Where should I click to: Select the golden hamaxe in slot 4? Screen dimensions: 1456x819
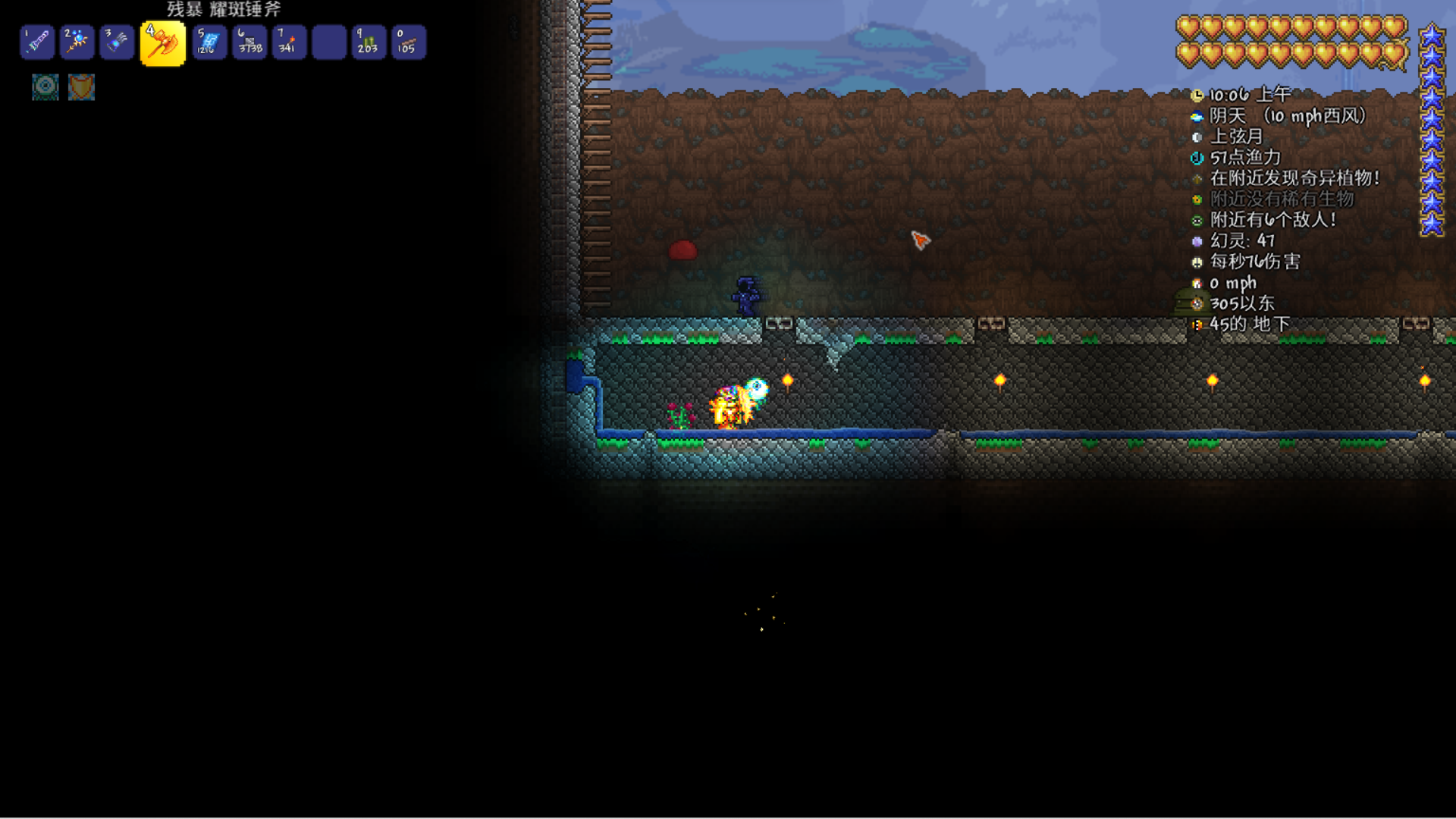pyautogui.click(x=162, y=43)
